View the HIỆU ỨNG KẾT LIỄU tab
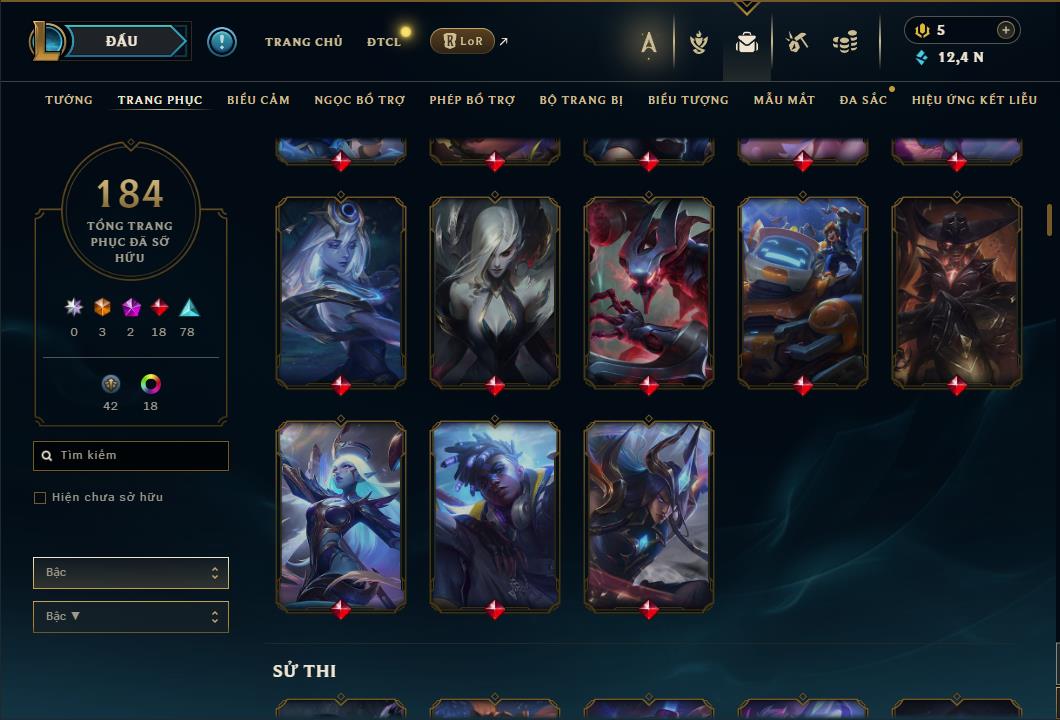 click(974, 100)
